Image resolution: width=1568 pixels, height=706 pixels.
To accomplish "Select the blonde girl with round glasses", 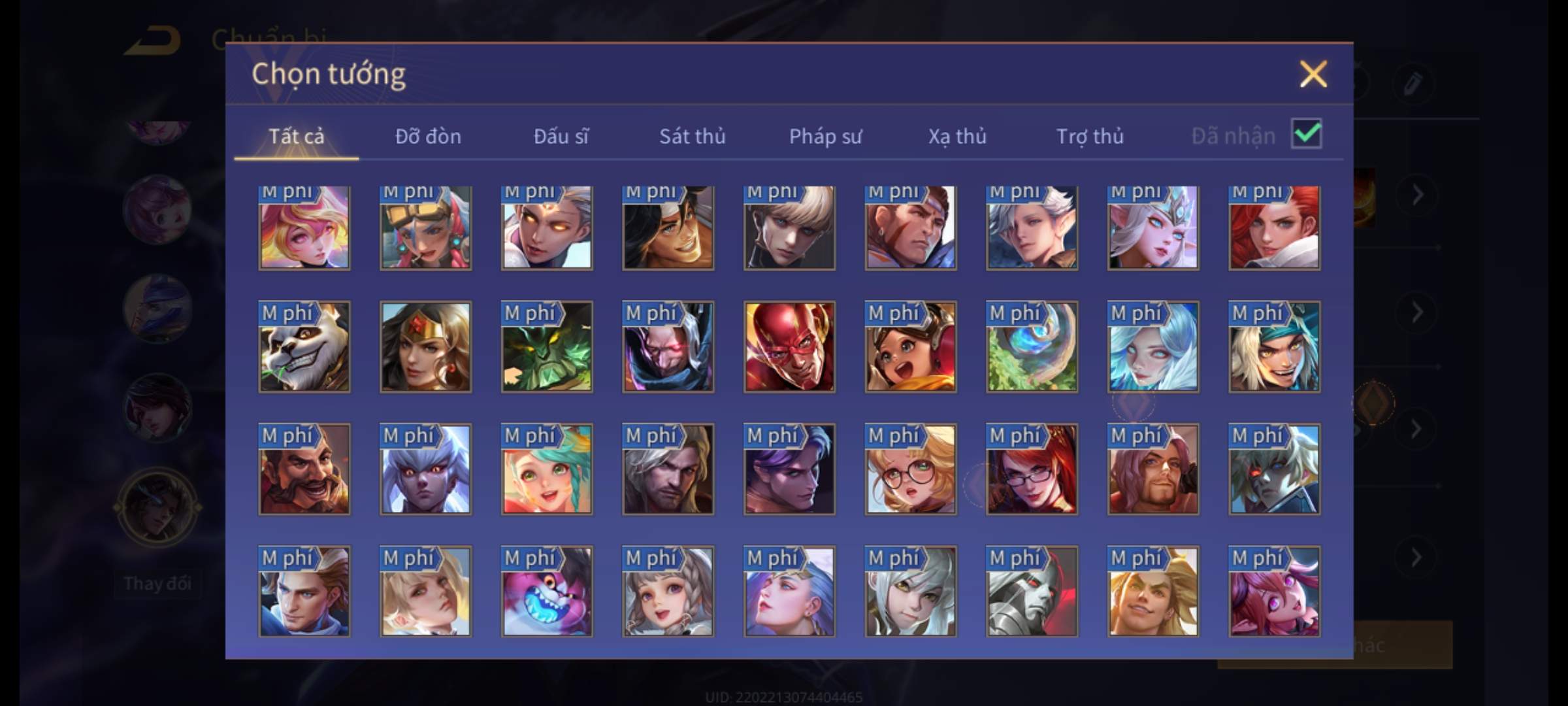I will (x=910, y=469).
